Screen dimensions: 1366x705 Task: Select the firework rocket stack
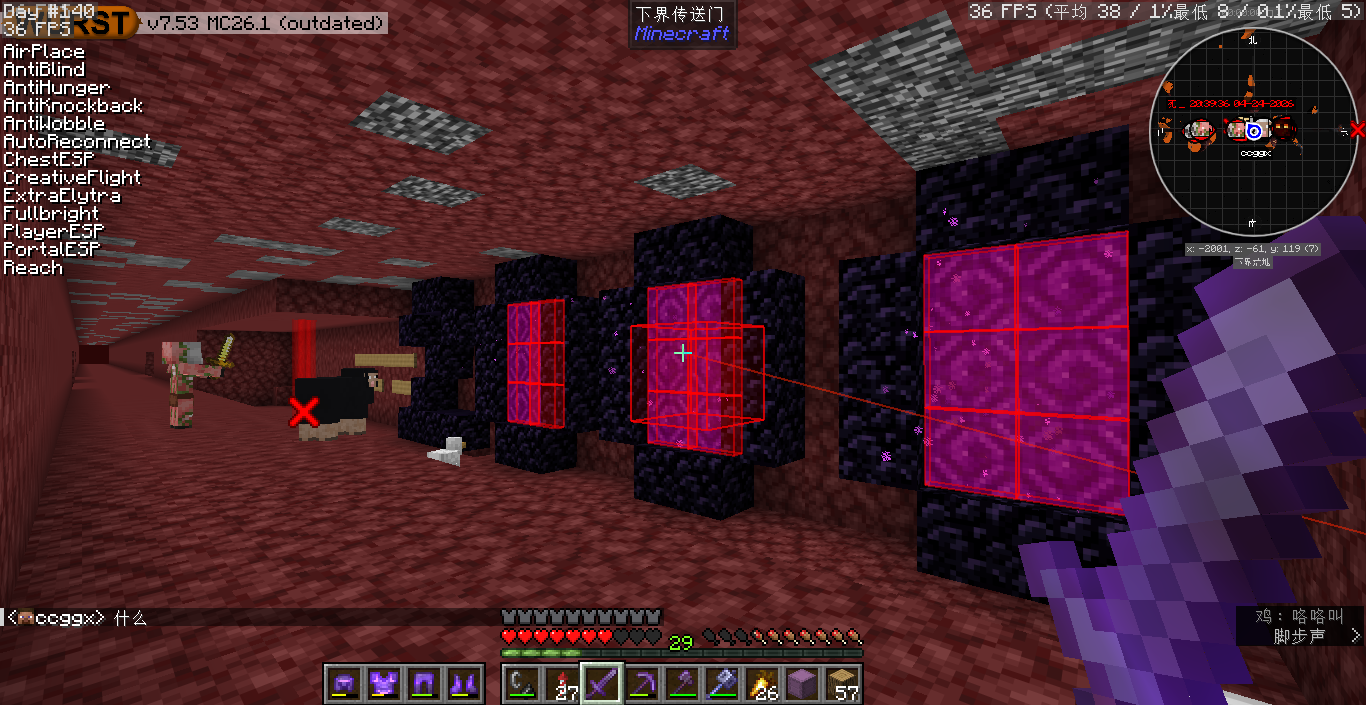562,684
